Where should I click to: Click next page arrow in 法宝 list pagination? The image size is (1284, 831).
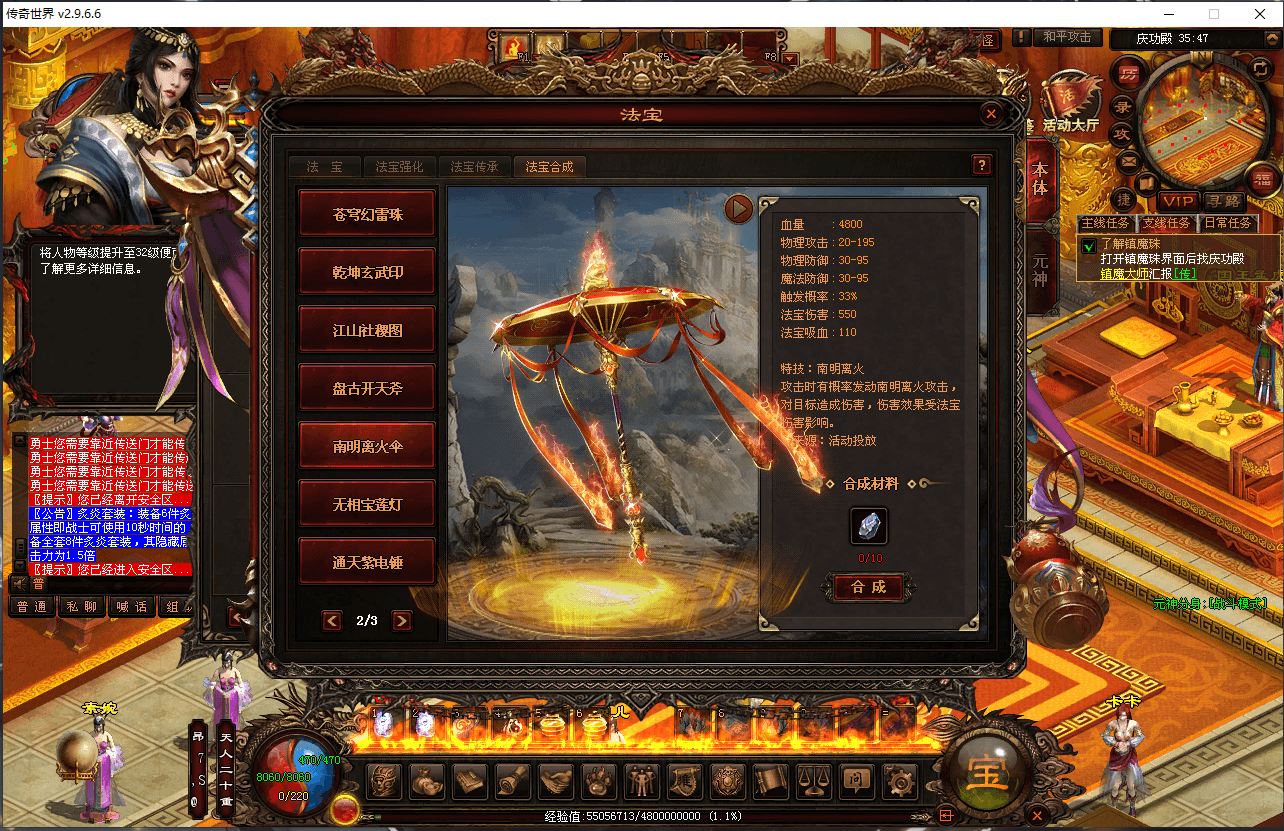[x=402, y=620]
